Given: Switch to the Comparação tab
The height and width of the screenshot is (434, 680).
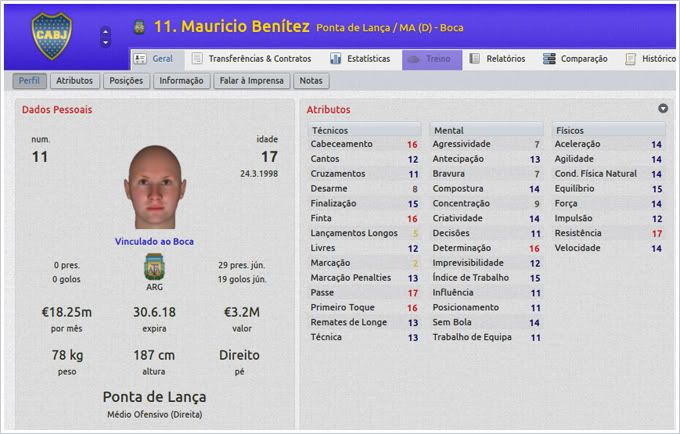Looking at the screenshot, I should click(x=575, y=59).
